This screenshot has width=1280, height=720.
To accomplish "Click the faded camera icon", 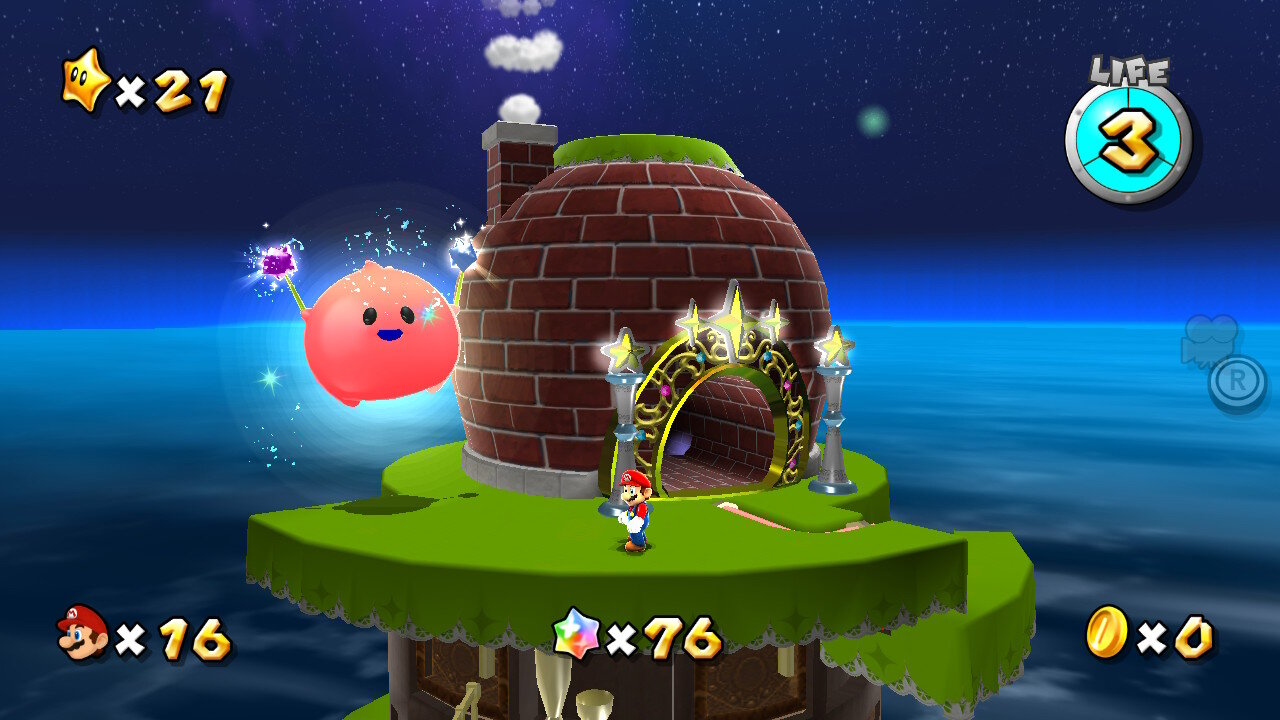I will click(1210, 340).
